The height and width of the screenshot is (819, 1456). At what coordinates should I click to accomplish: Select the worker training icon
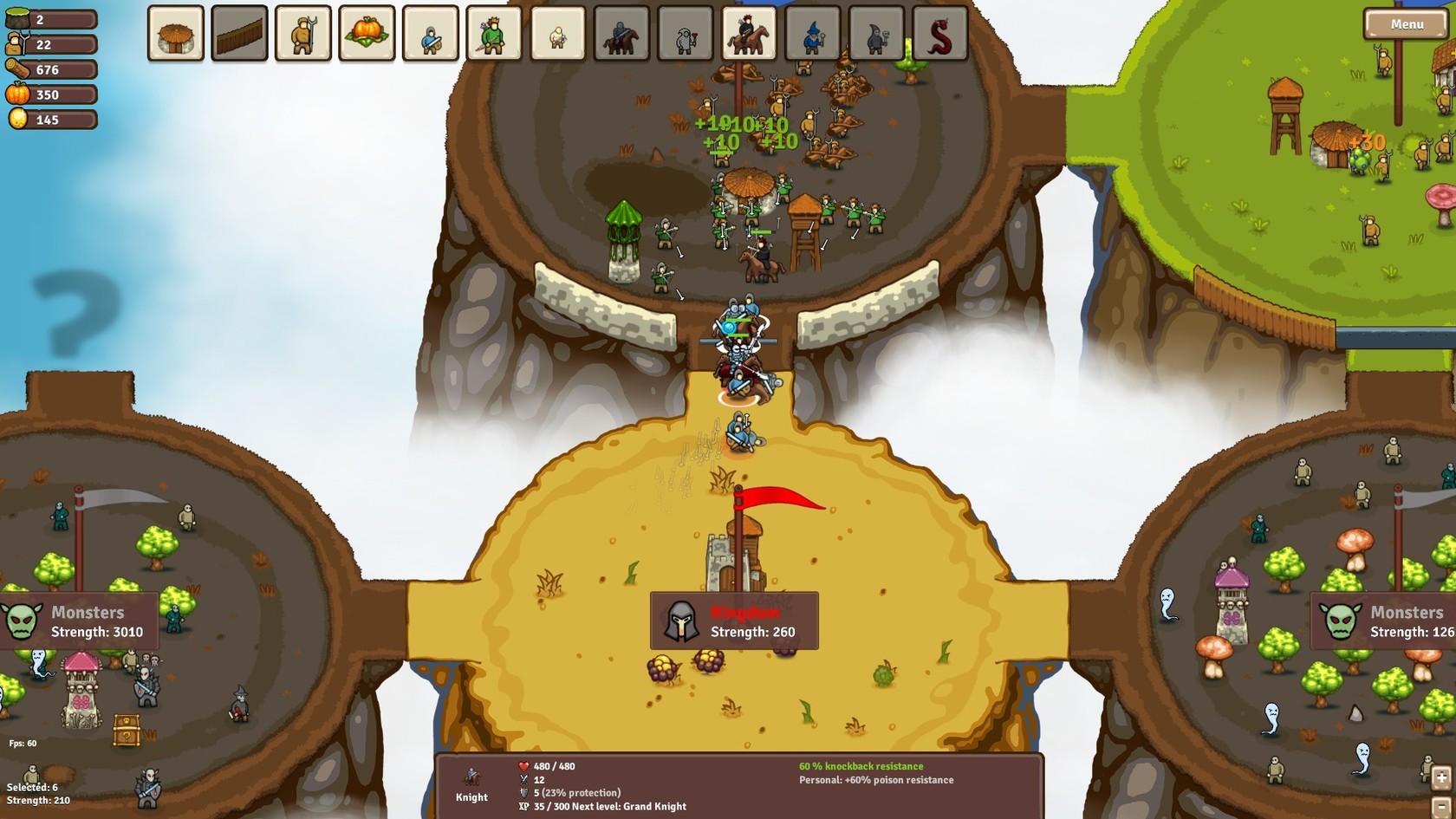(304, 35)
